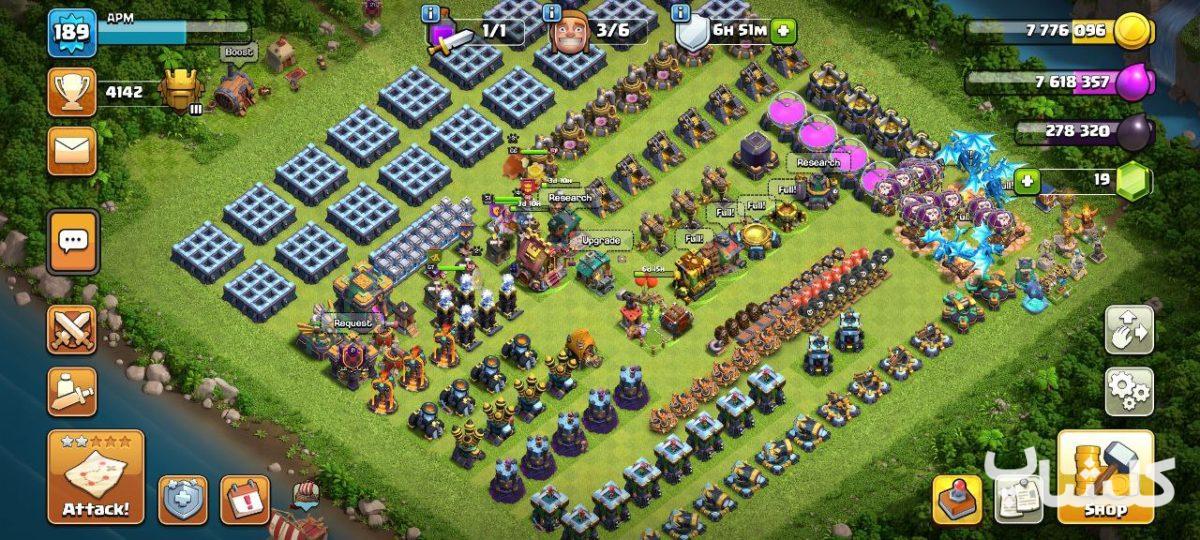Viewport: 1200px width, 540px height.
Task: Open the level 189 player profile badge
Action: tap(72, 33)
